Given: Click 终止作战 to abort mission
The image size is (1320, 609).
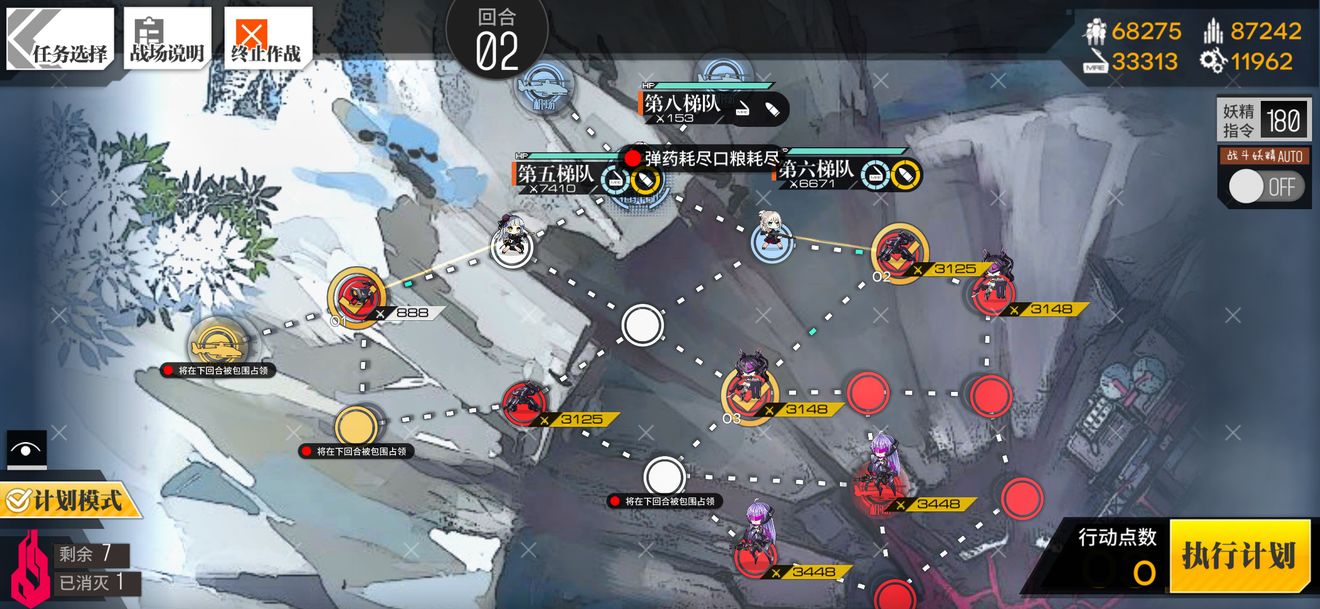Looking at the screenshot, I should (267, 40).
